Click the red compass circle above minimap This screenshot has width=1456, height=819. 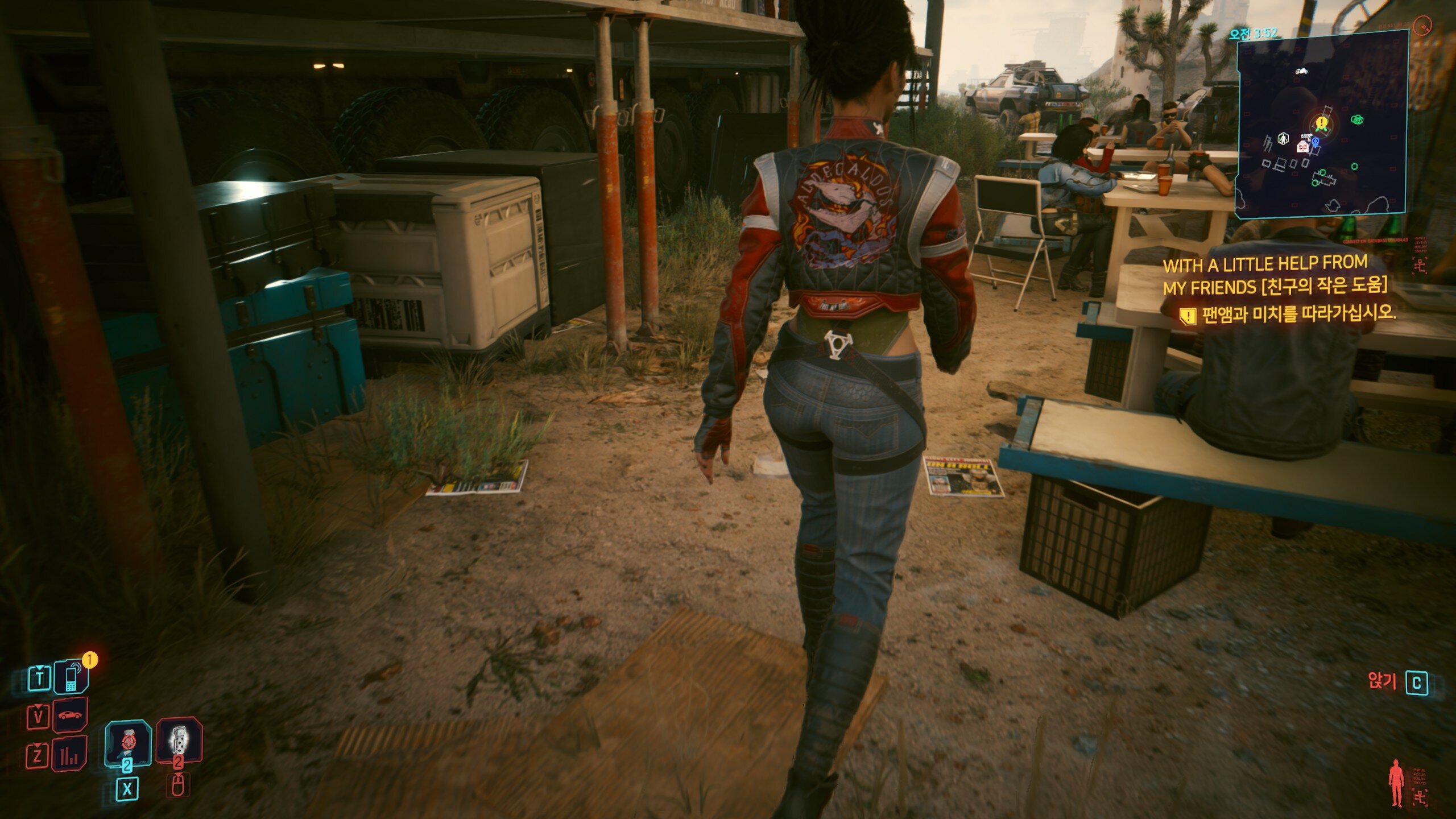(x=1421, y=26)
